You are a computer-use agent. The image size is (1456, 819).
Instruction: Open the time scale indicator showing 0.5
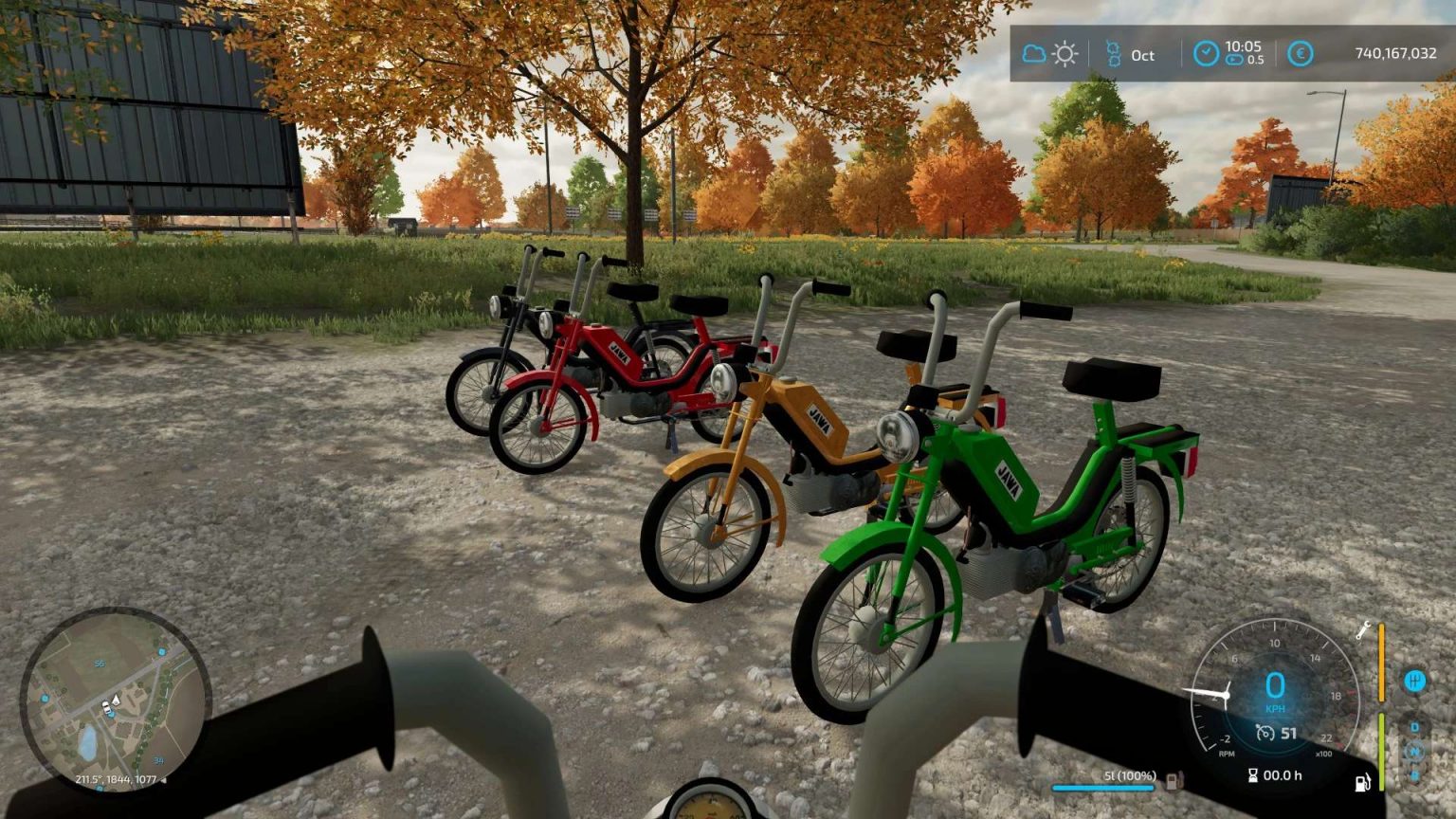click(x=1237, y=59)
